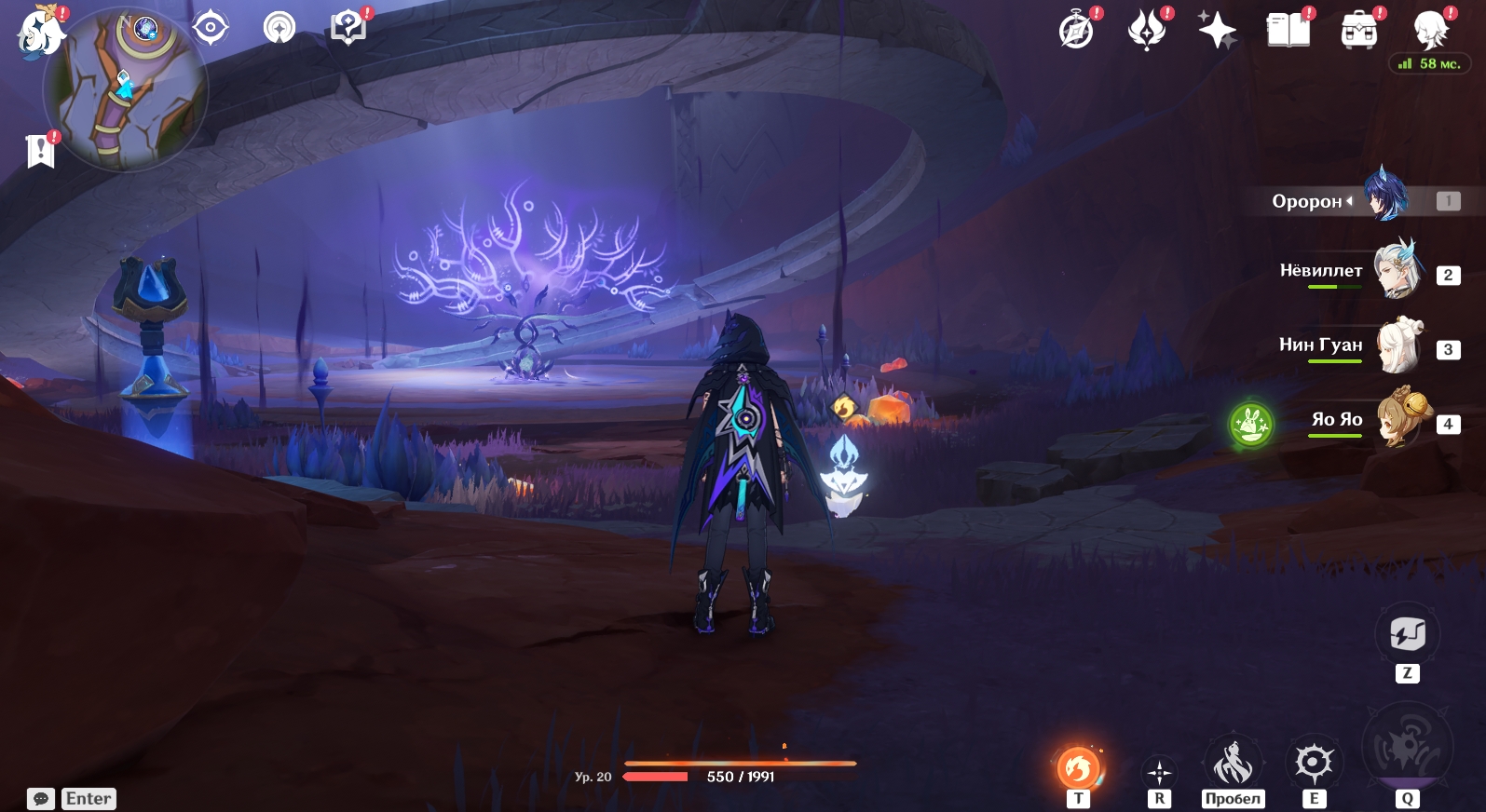Click the star beacon icon beside the eye
Viewport: 1486px width, 812px height.
click(279, 28)
